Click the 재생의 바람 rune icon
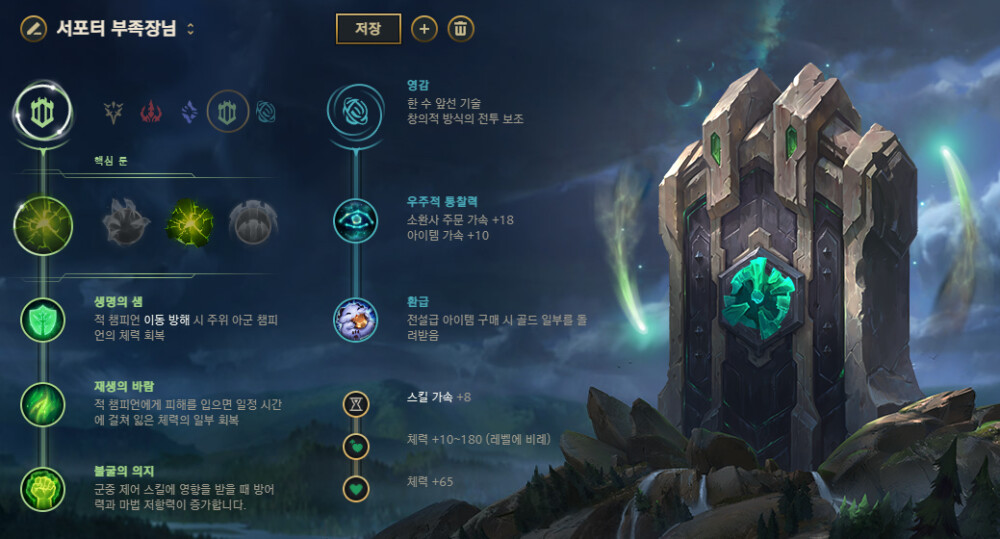The width and height of the screenshot is (1000, 539). pos(43,405)
